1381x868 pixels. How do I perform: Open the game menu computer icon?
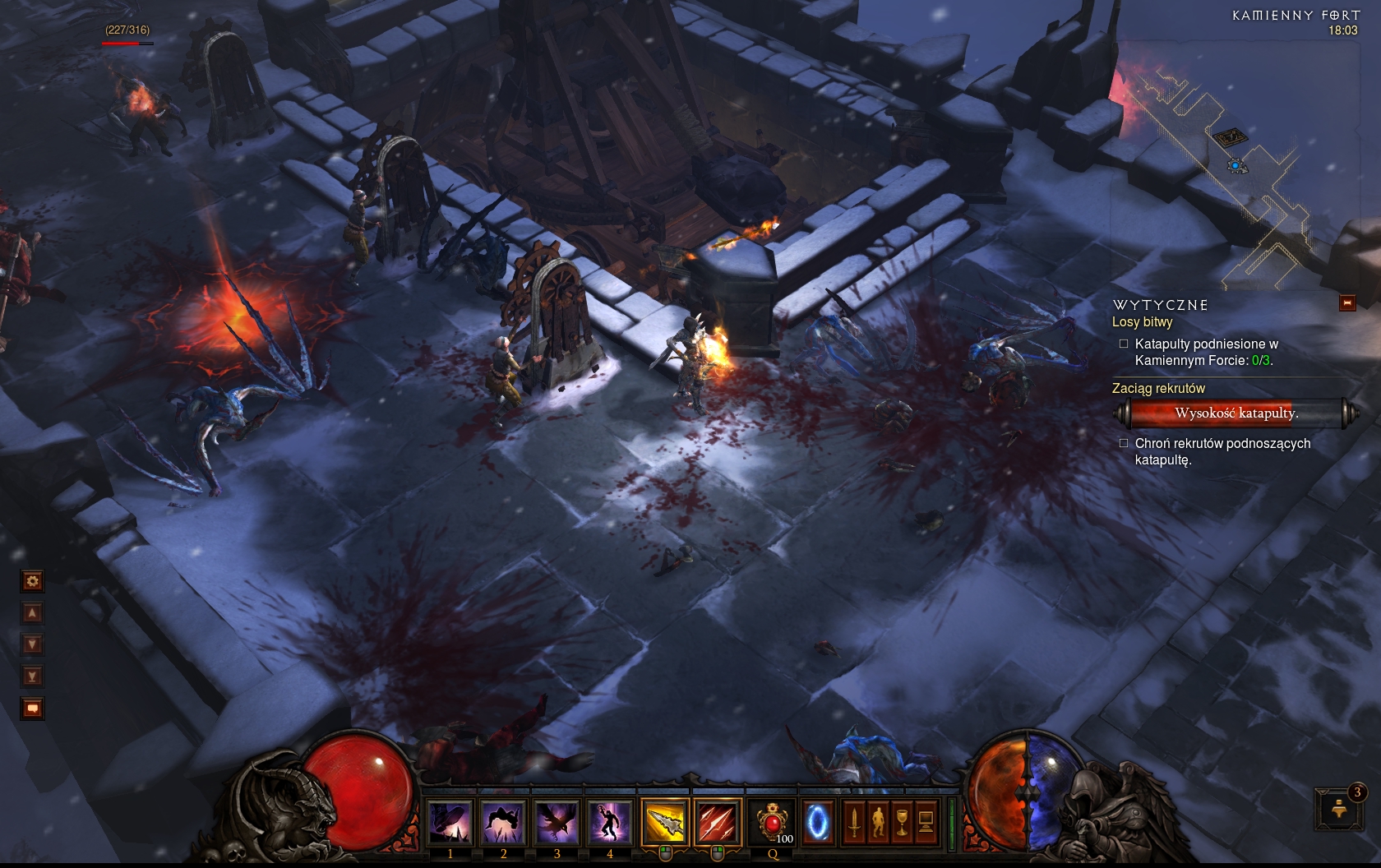(926, 821)
